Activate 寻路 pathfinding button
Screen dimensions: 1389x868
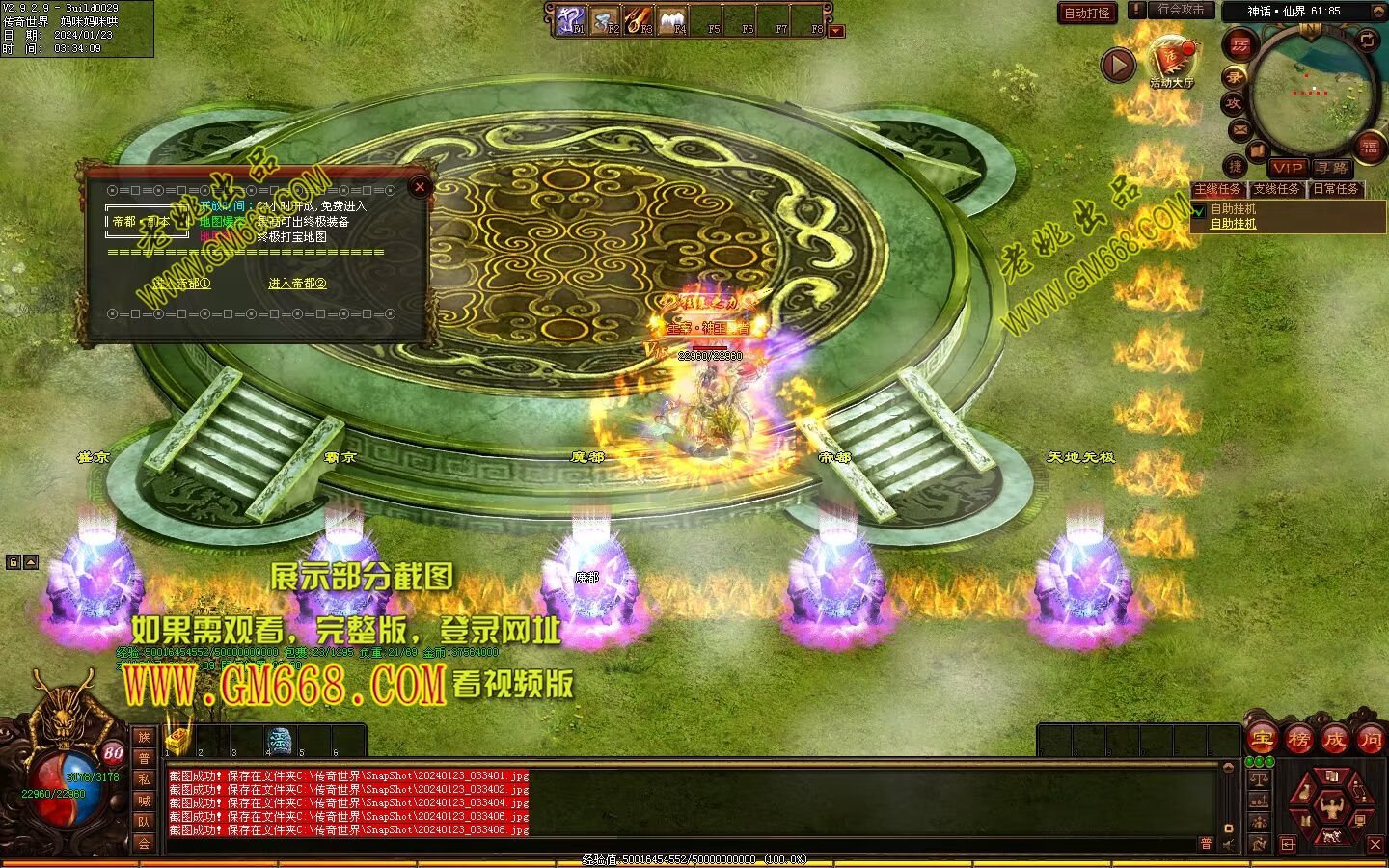click(1333, 168)
